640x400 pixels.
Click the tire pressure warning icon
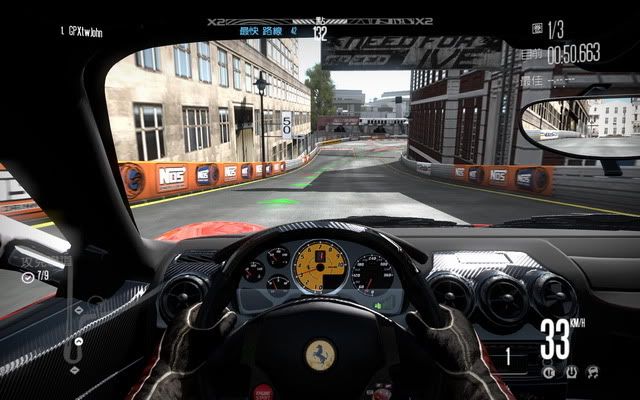(x=570, y=371)
